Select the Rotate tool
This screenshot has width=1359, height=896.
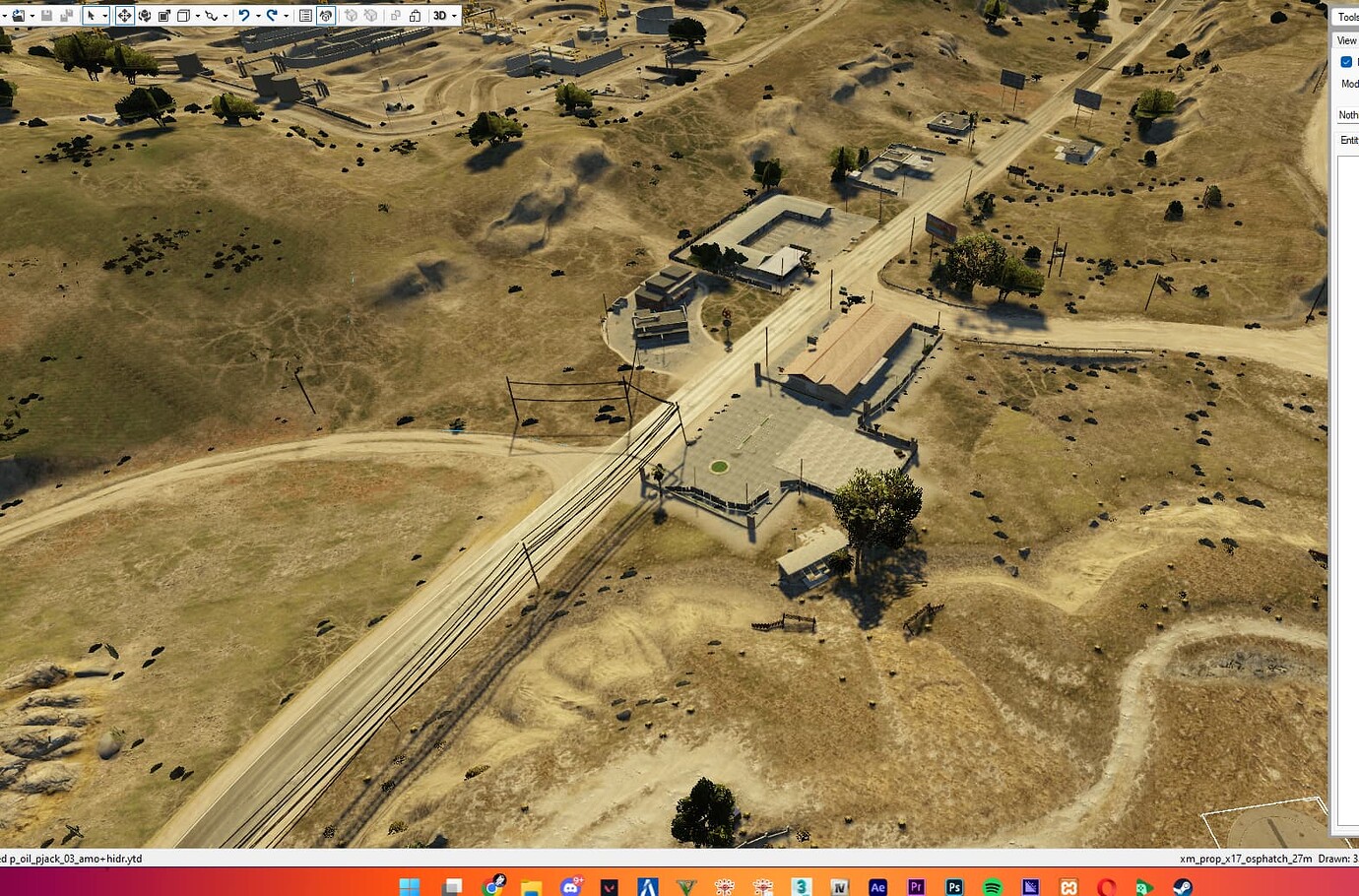[x=144, y=15]
